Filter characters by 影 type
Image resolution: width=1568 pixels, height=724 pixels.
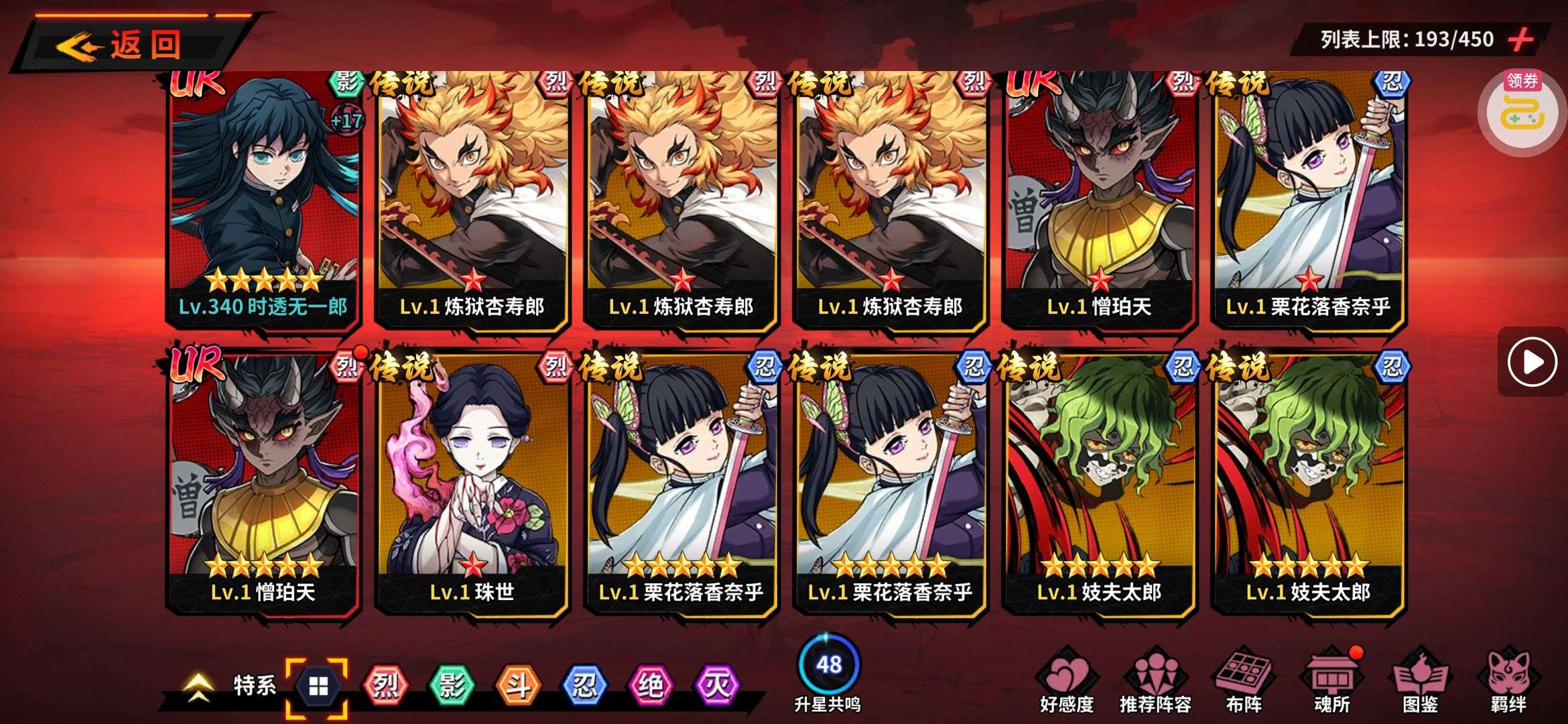tap(451, 686)
